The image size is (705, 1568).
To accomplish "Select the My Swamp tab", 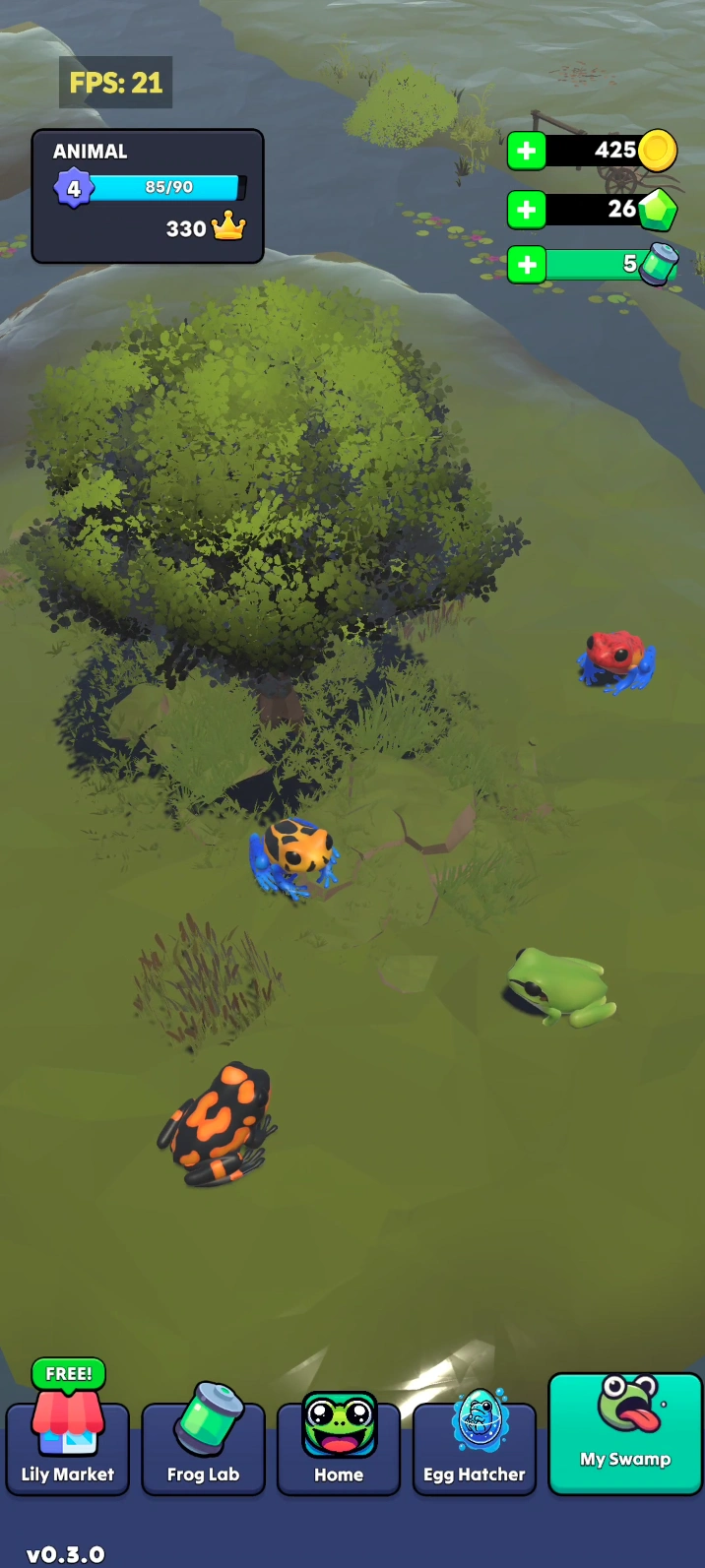I will pos(625,1432).
